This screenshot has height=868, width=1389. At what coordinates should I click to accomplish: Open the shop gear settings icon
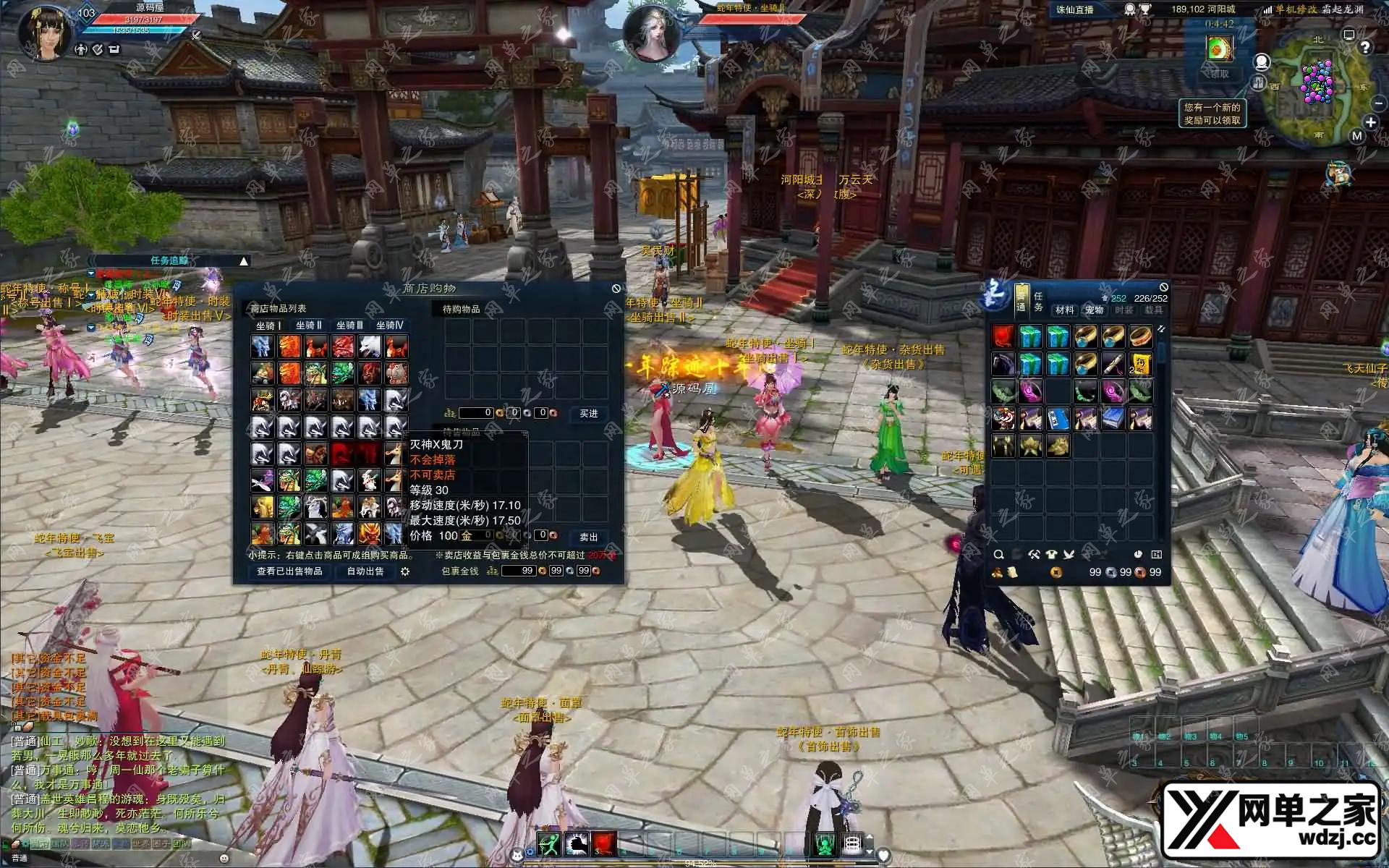pyautogui.click(x=405, y=571)
